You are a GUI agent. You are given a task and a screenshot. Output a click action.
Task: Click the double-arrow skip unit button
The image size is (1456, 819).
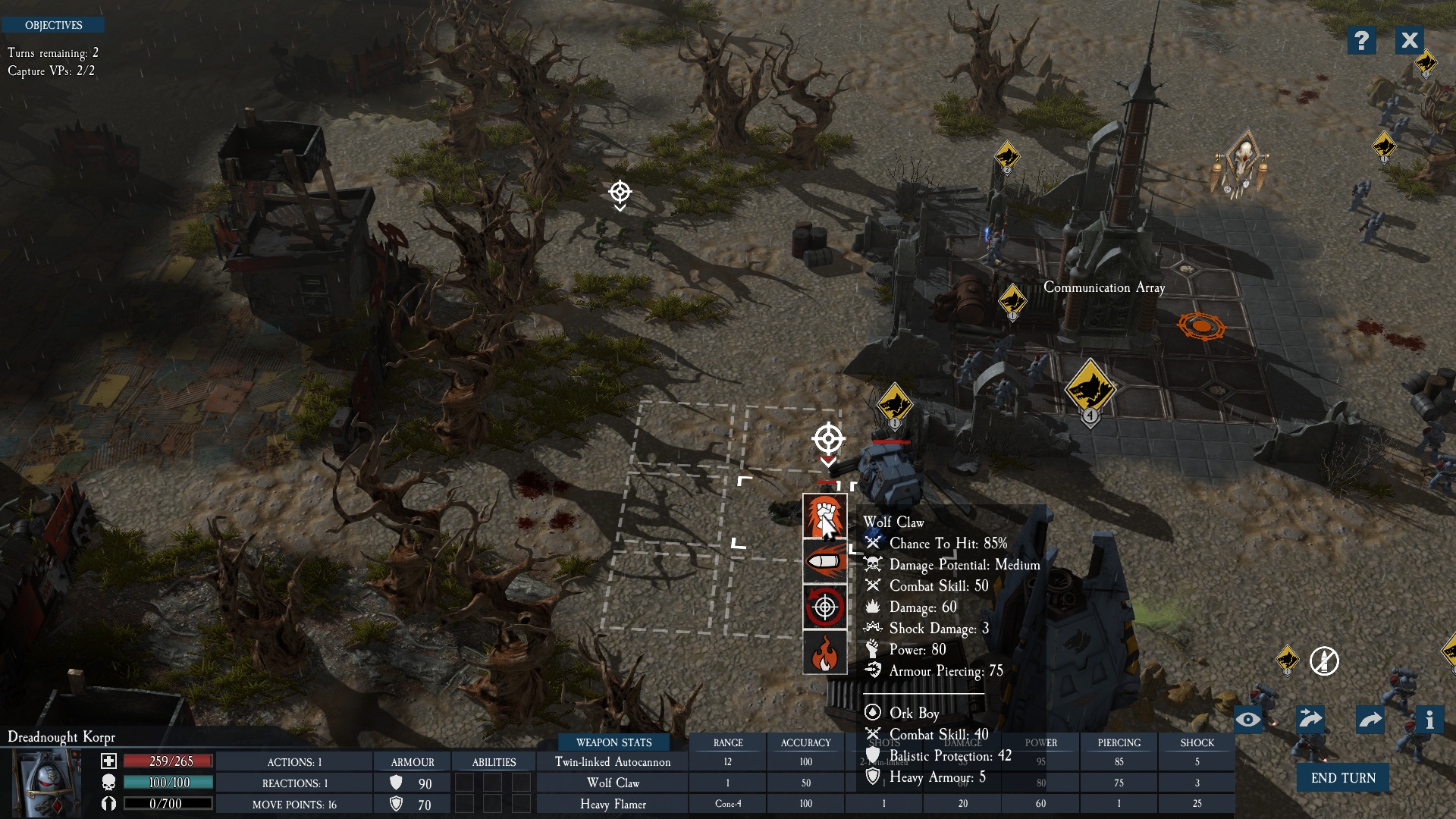(x=1310, y=719)
